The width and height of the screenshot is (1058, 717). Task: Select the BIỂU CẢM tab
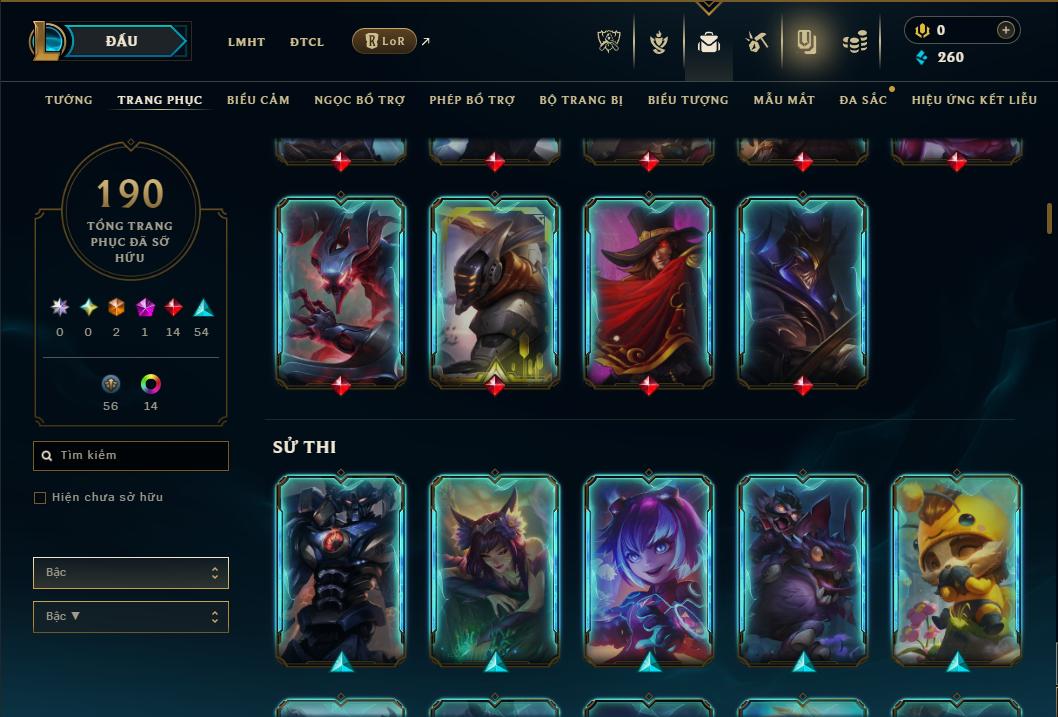[x=258, y=100]
